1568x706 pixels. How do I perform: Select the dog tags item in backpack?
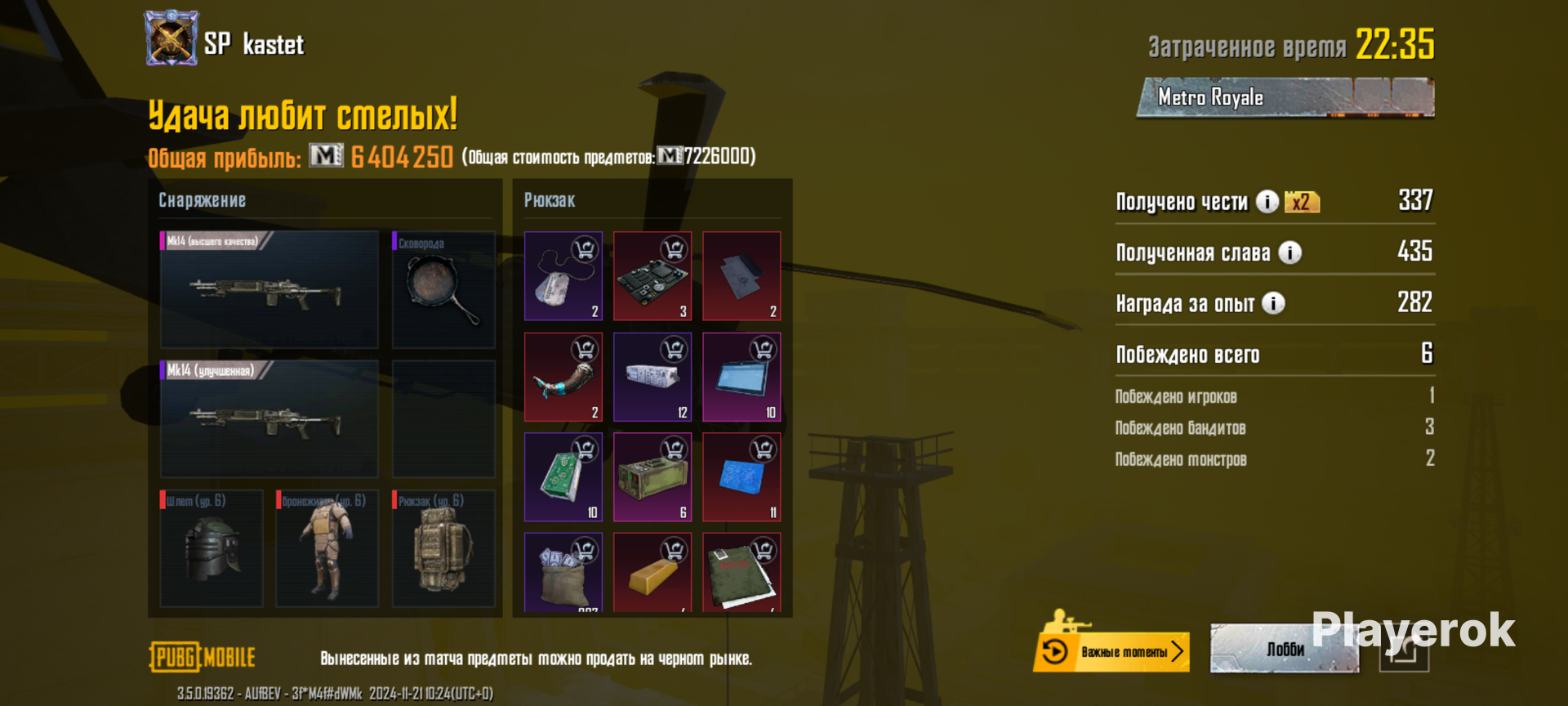pyautogui.click(x=563, y=275)
